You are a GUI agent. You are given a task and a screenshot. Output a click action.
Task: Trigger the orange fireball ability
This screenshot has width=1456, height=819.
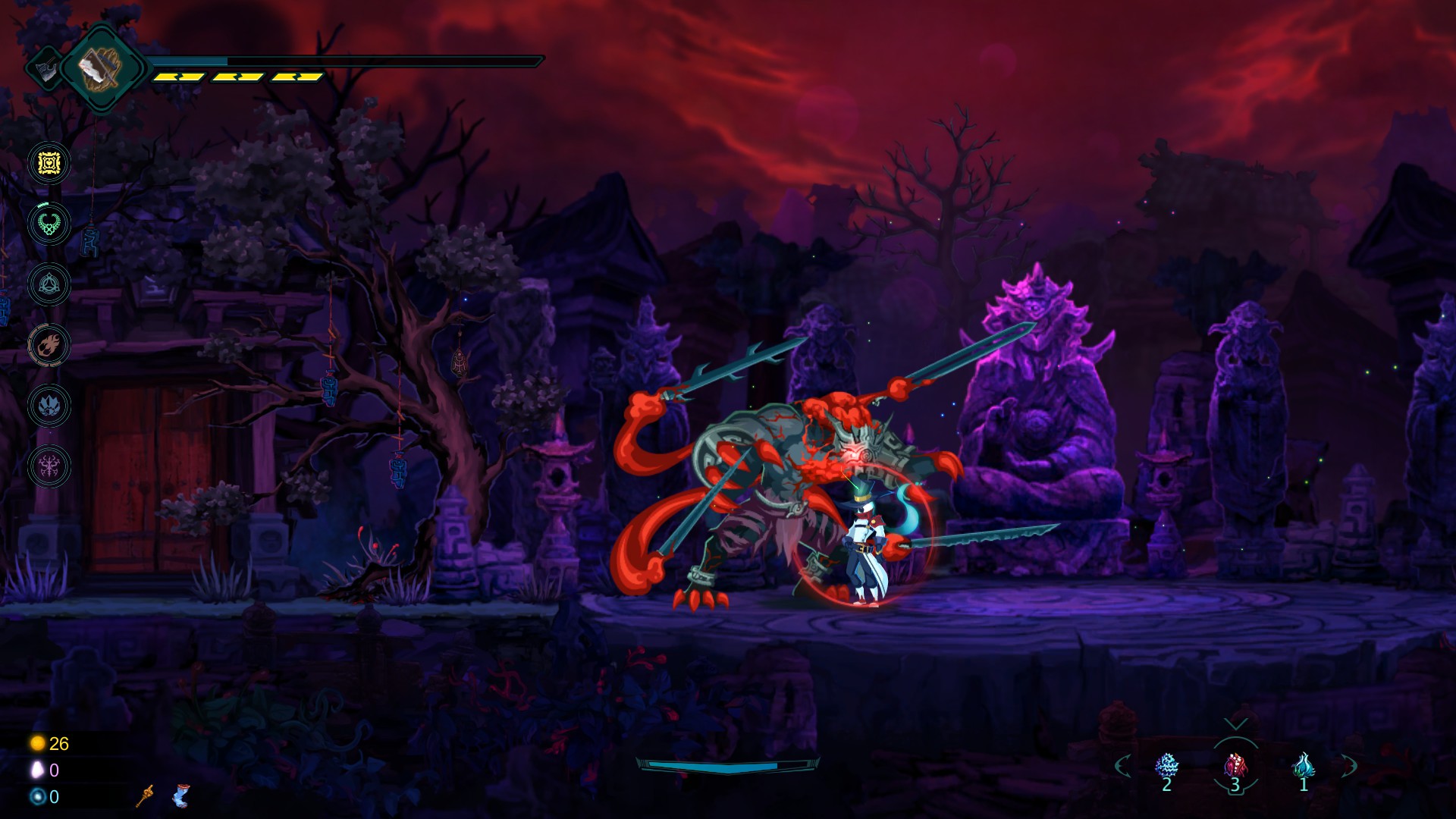point(49,345)
